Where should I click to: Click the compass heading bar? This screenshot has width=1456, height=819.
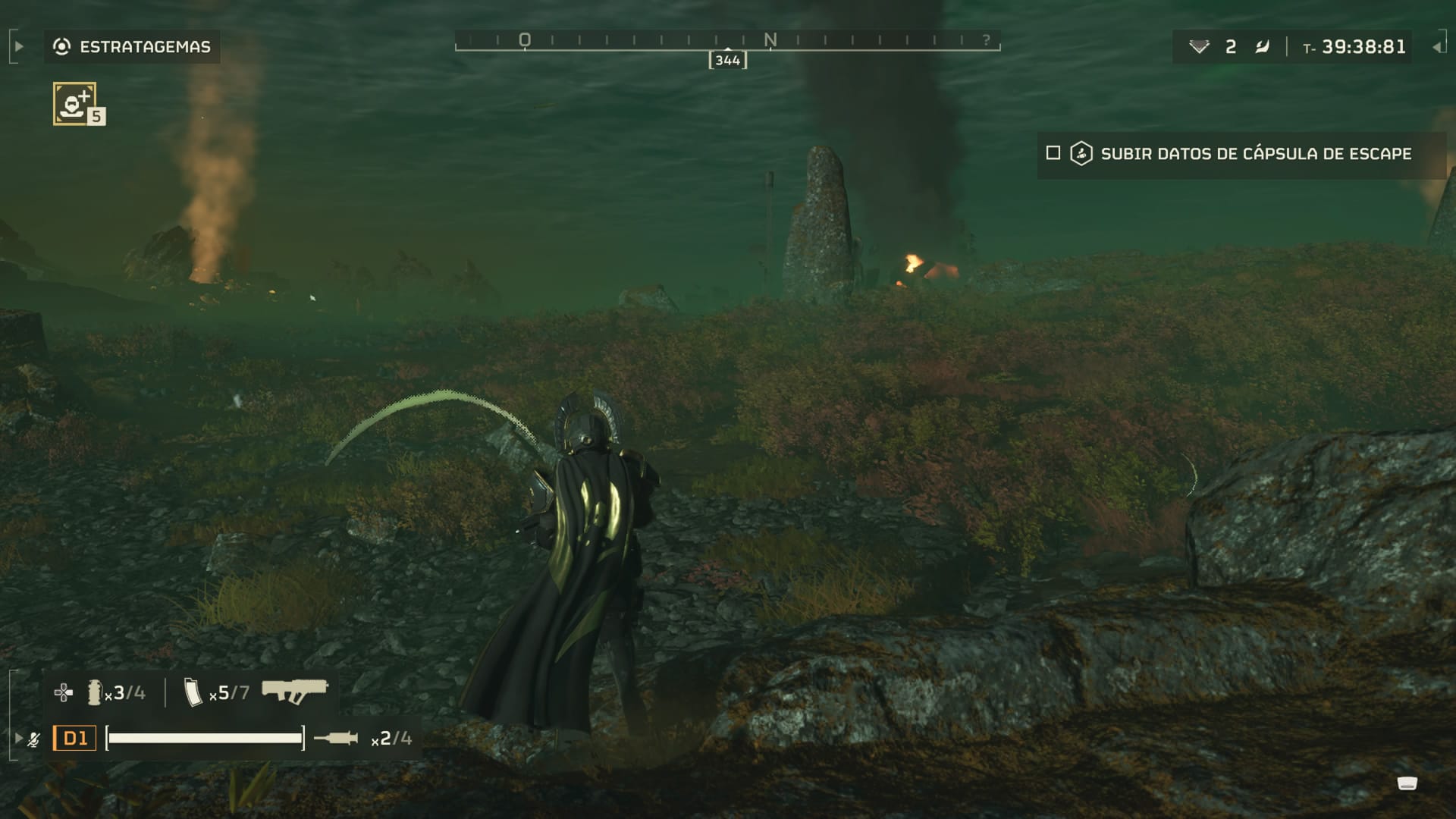727,42
